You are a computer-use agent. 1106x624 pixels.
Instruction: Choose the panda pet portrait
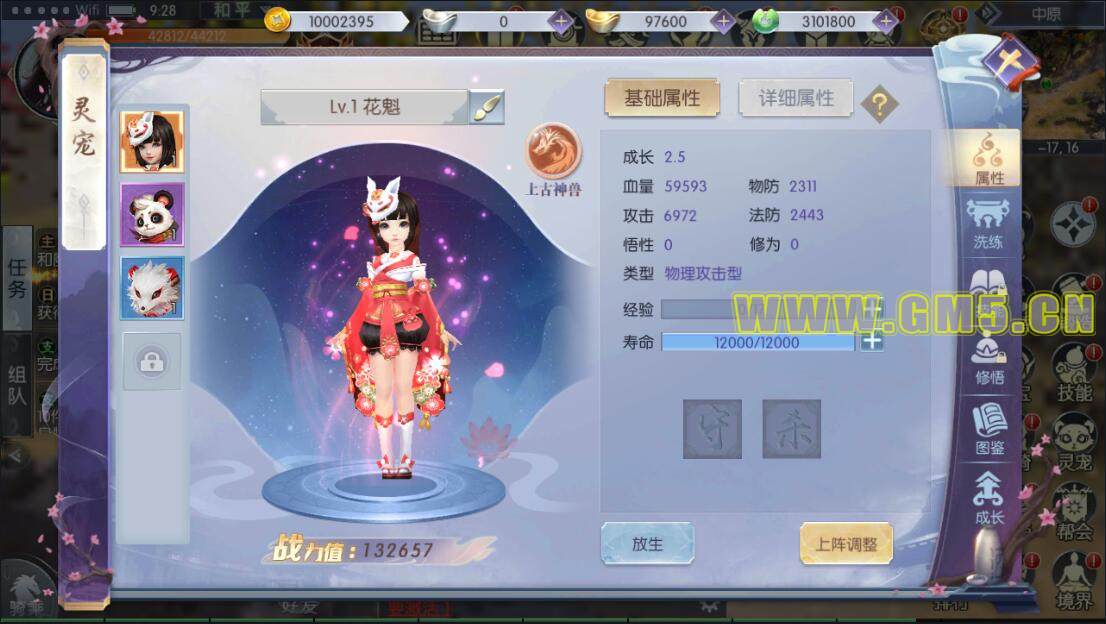coord(152,214)
